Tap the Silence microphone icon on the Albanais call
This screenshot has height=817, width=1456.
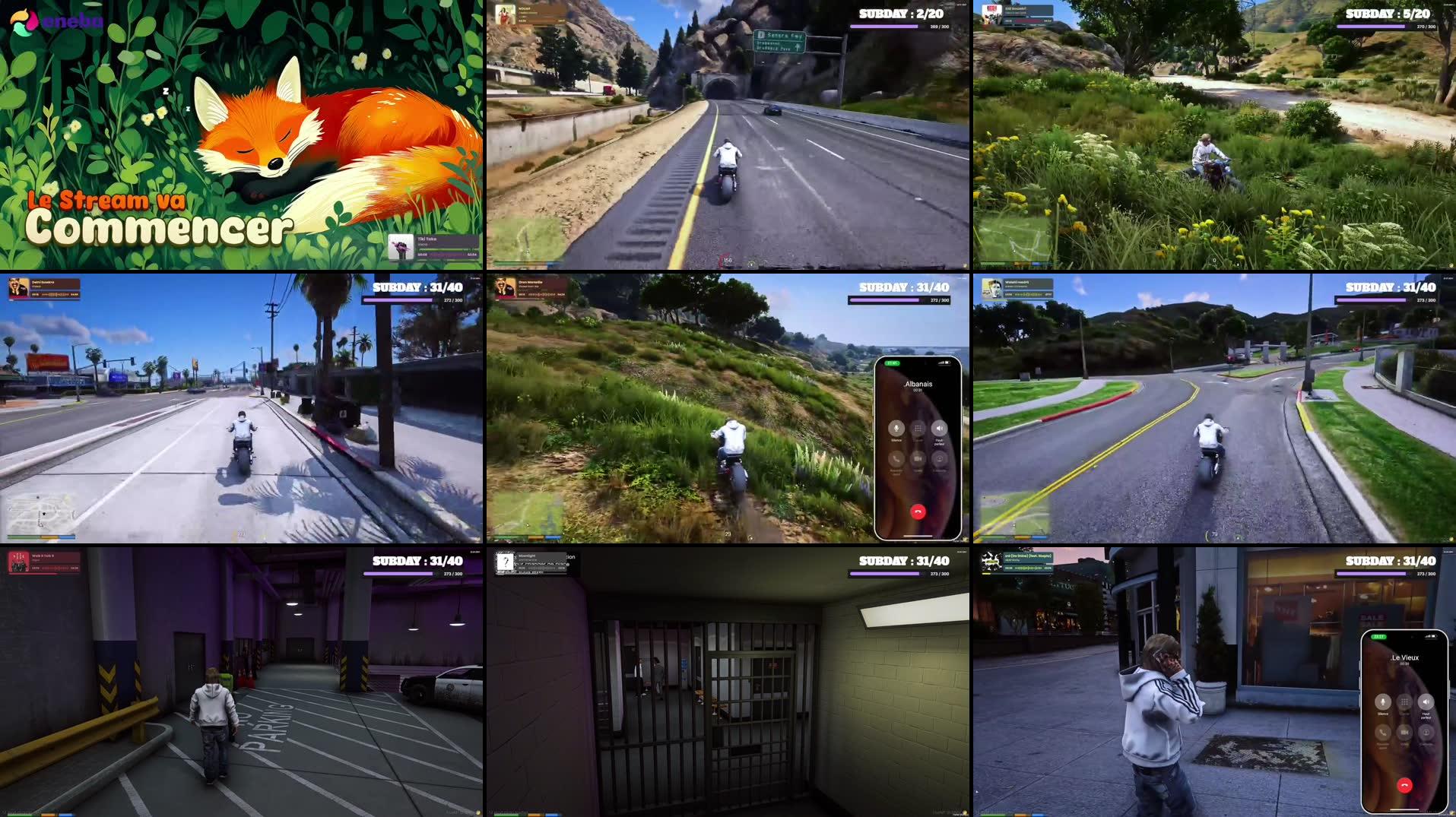pyautogui.click(x=896, y=429)
